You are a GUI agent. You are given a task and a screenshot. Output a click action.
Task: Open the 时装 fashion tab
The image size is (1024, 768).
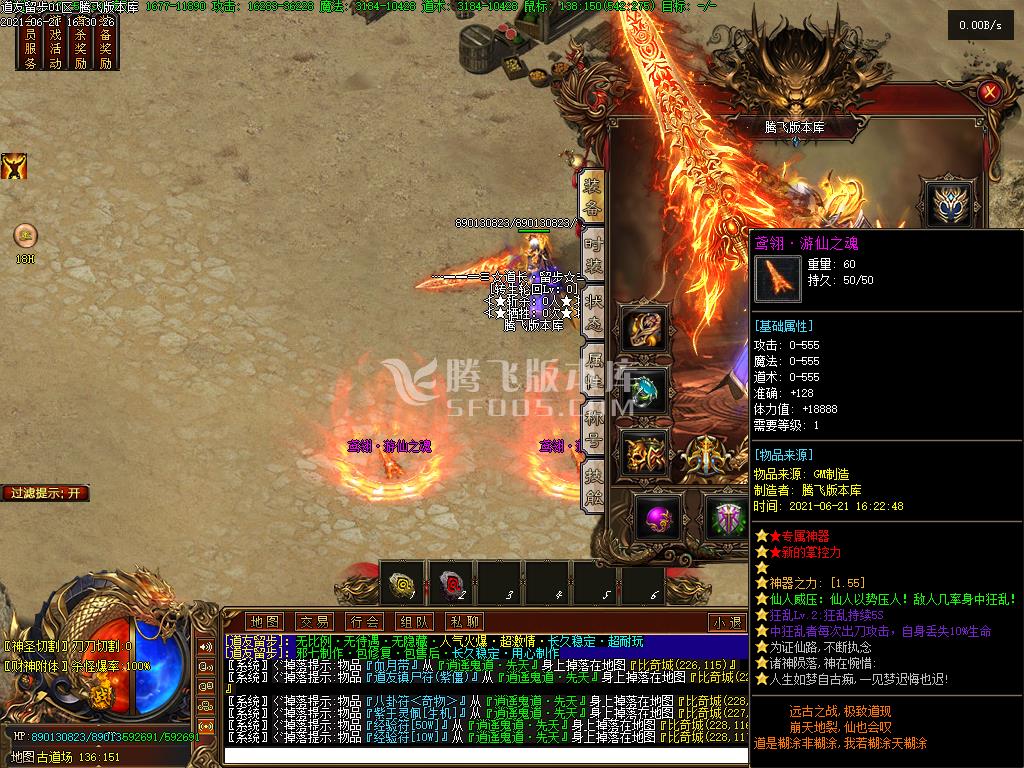pyautogui.click(x=593, y=254)
